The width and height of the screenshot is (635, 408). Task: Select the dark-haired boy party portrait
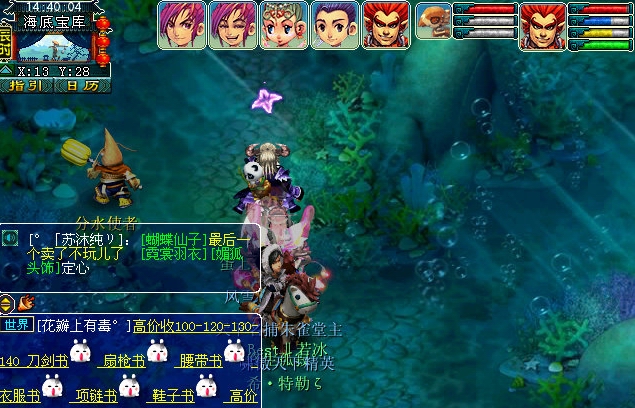334,25
